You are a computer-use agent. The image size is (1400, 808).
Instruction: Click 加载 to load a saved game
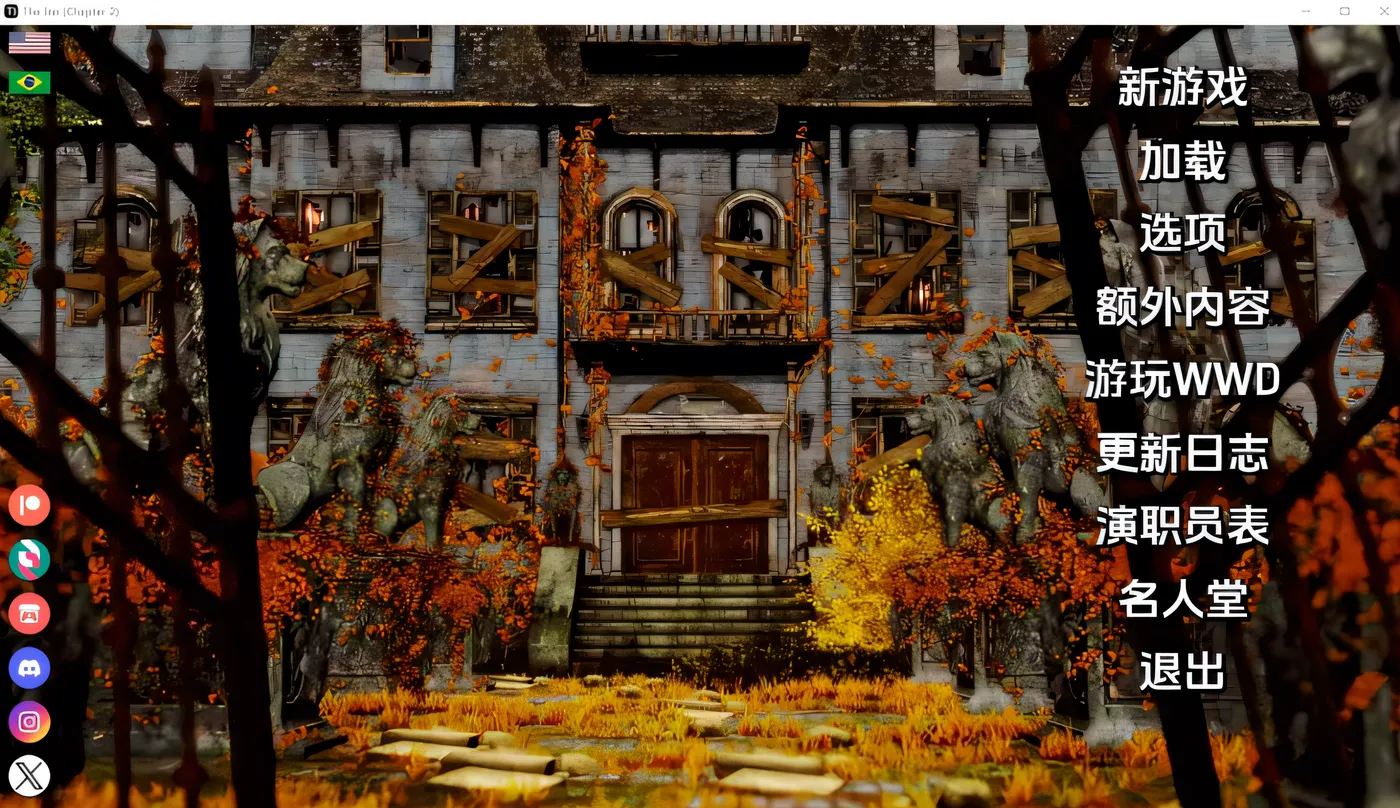tap(1181, 160)
